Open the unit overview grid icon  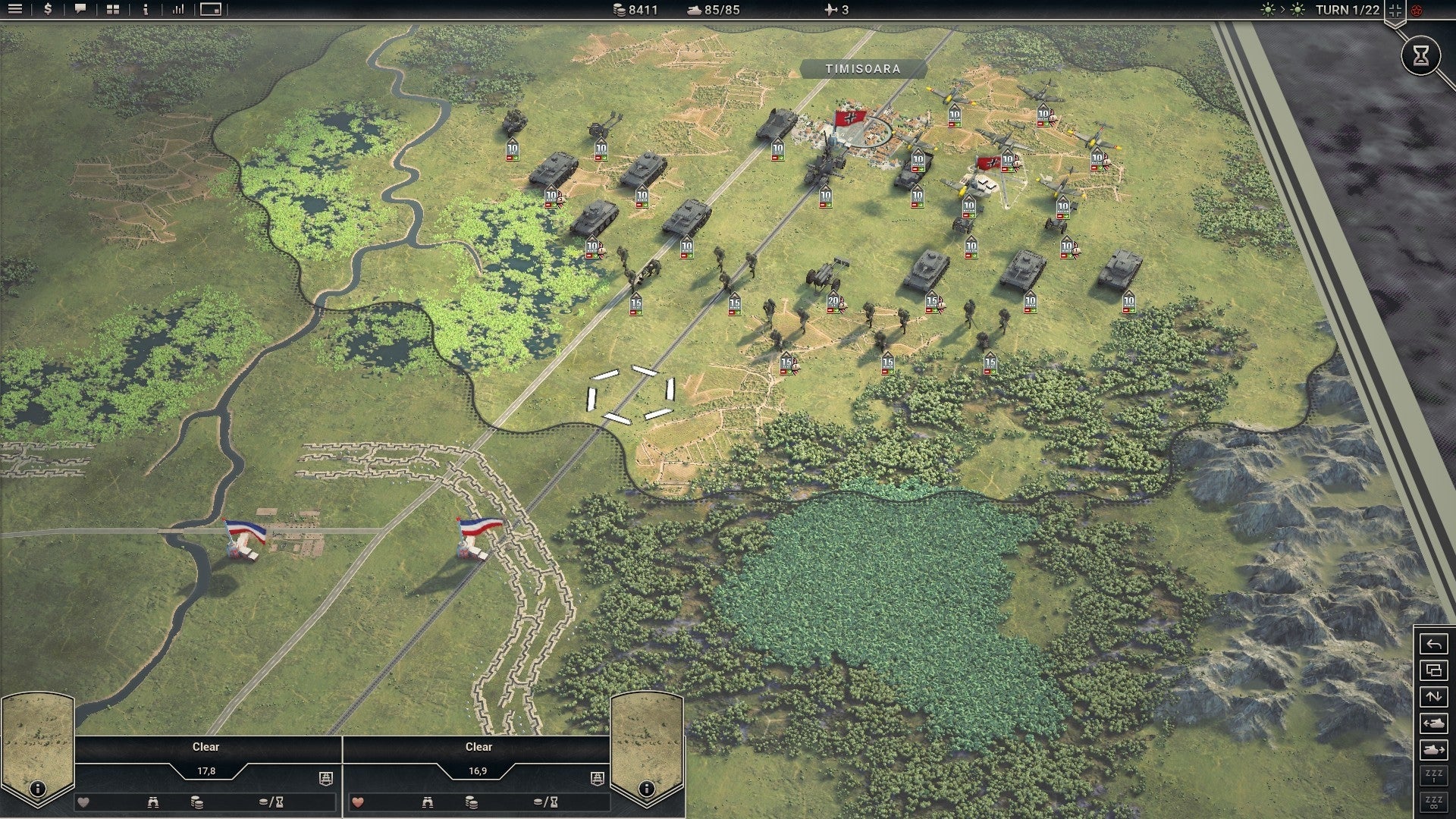(112, 10)
